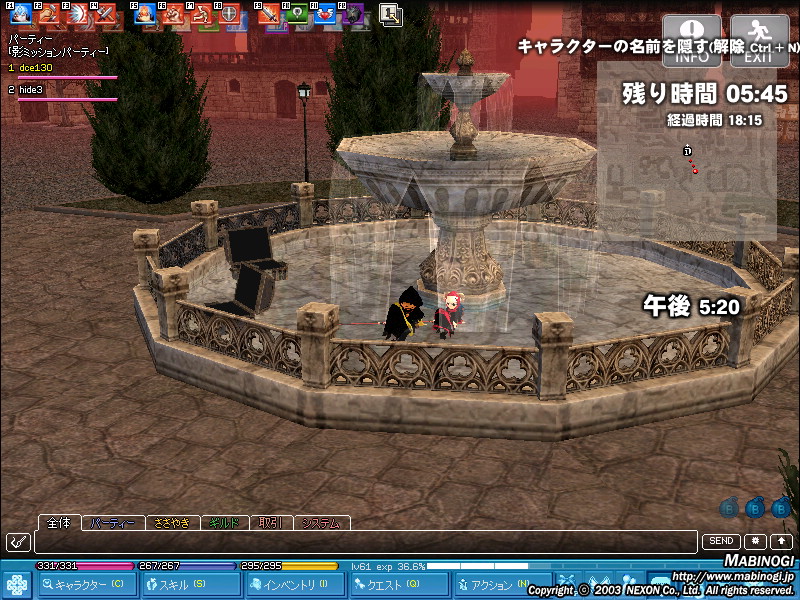This screenshot has height=600, width=800.
Task: Select the ささやき whisper chat tab
Action: (172, 523)
